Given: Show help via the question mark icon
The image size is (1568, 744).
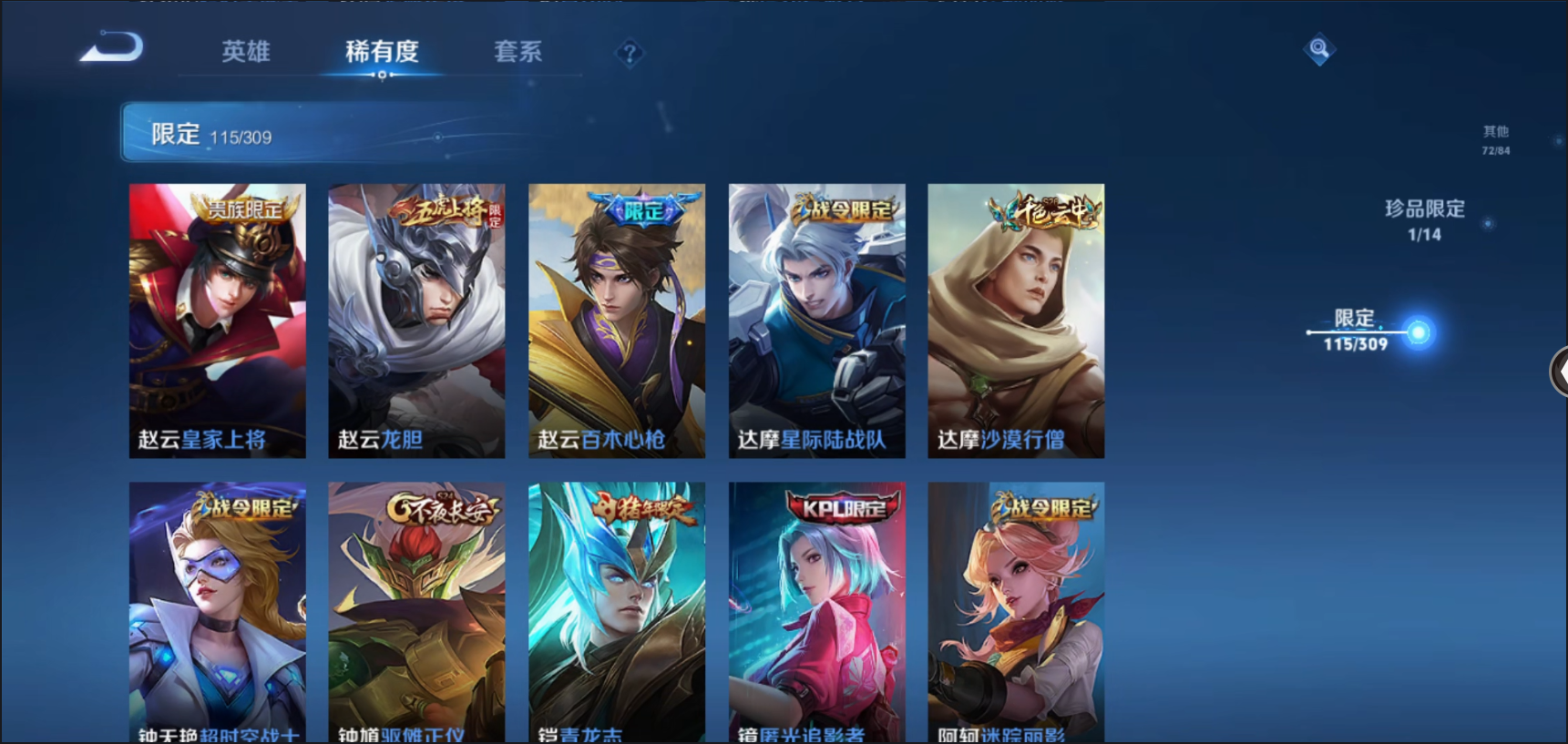Looking at the screenshot, I should [629, 54].
